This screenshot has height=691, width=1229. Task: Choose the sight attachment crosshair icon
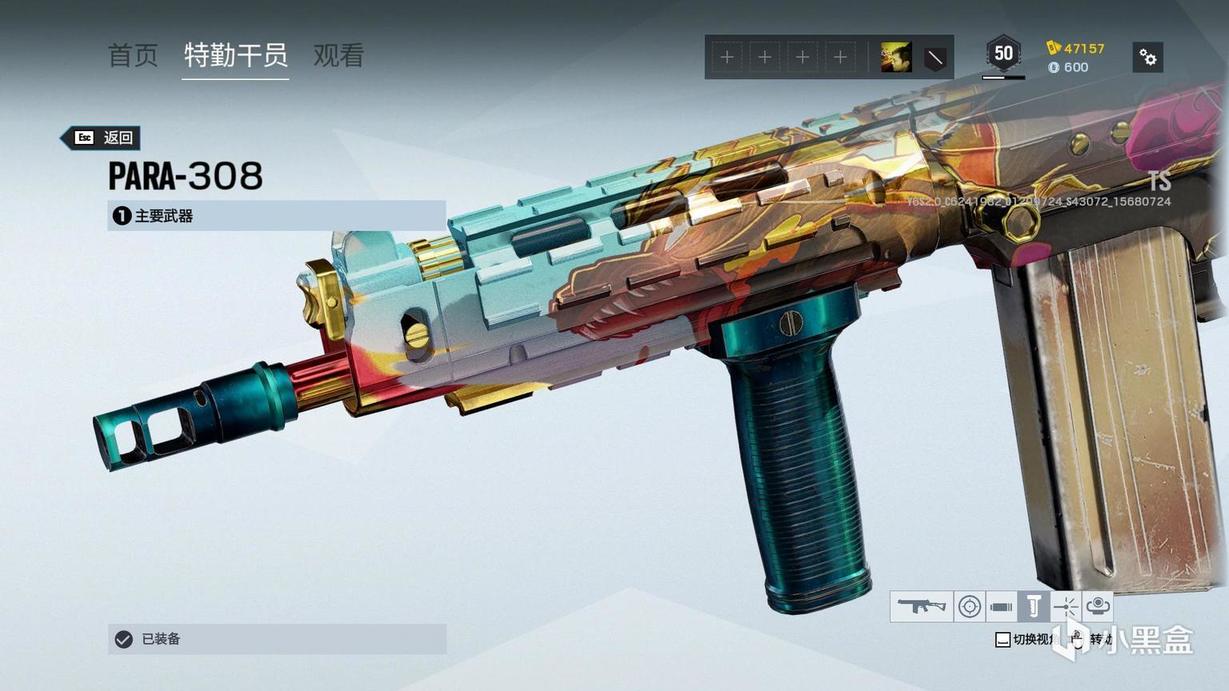(969, 606)
